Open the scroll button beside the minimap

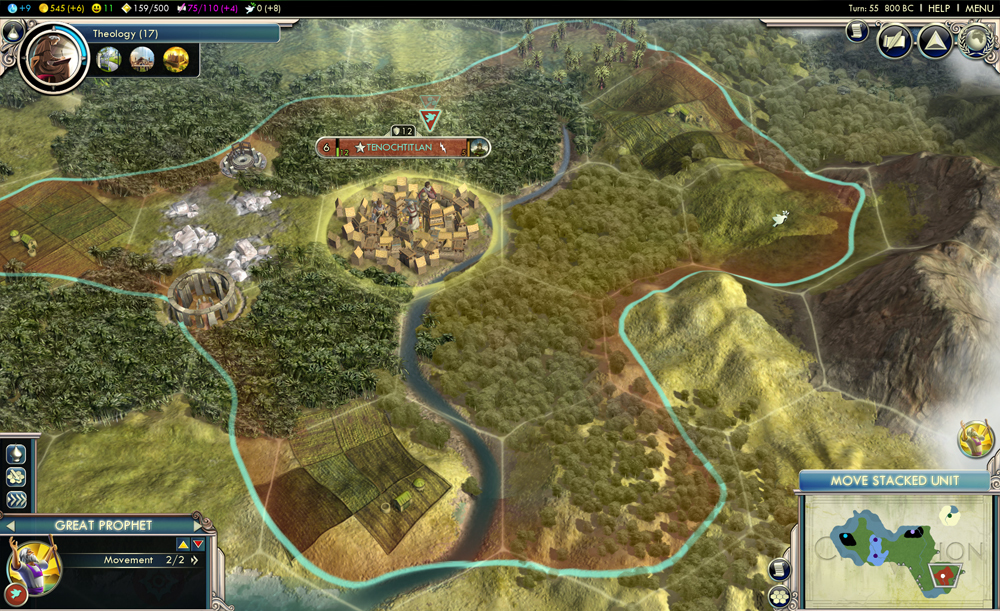coord(780,570)
